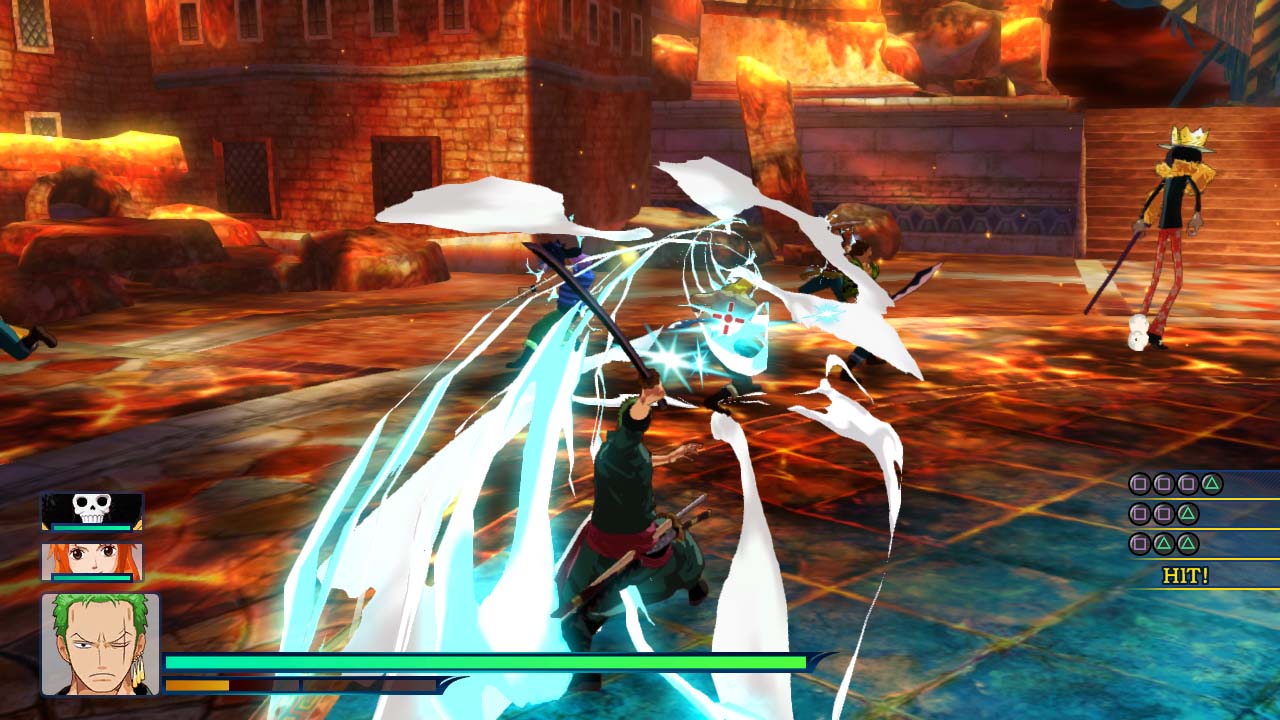Click the yellow HIT! counter label
The width and height of the screenshot is (1280, 720).
(1185, 574)
